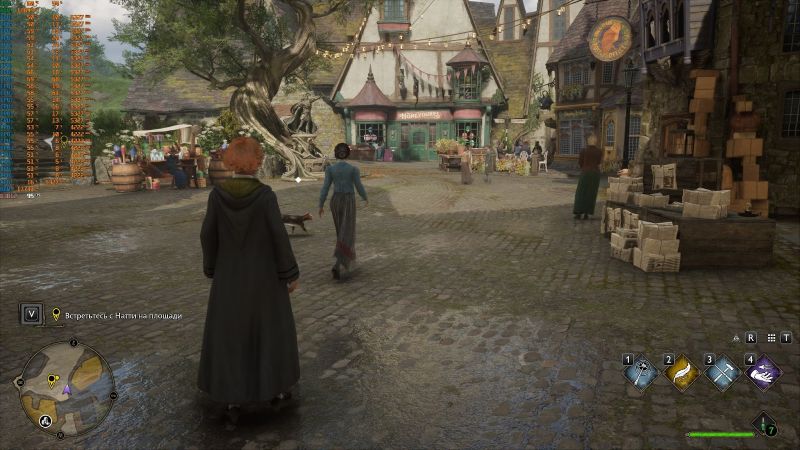This screenshot has height=450, width=800.
Task: Choose the purple hand spell in slot 4
Action: point(763,373)
